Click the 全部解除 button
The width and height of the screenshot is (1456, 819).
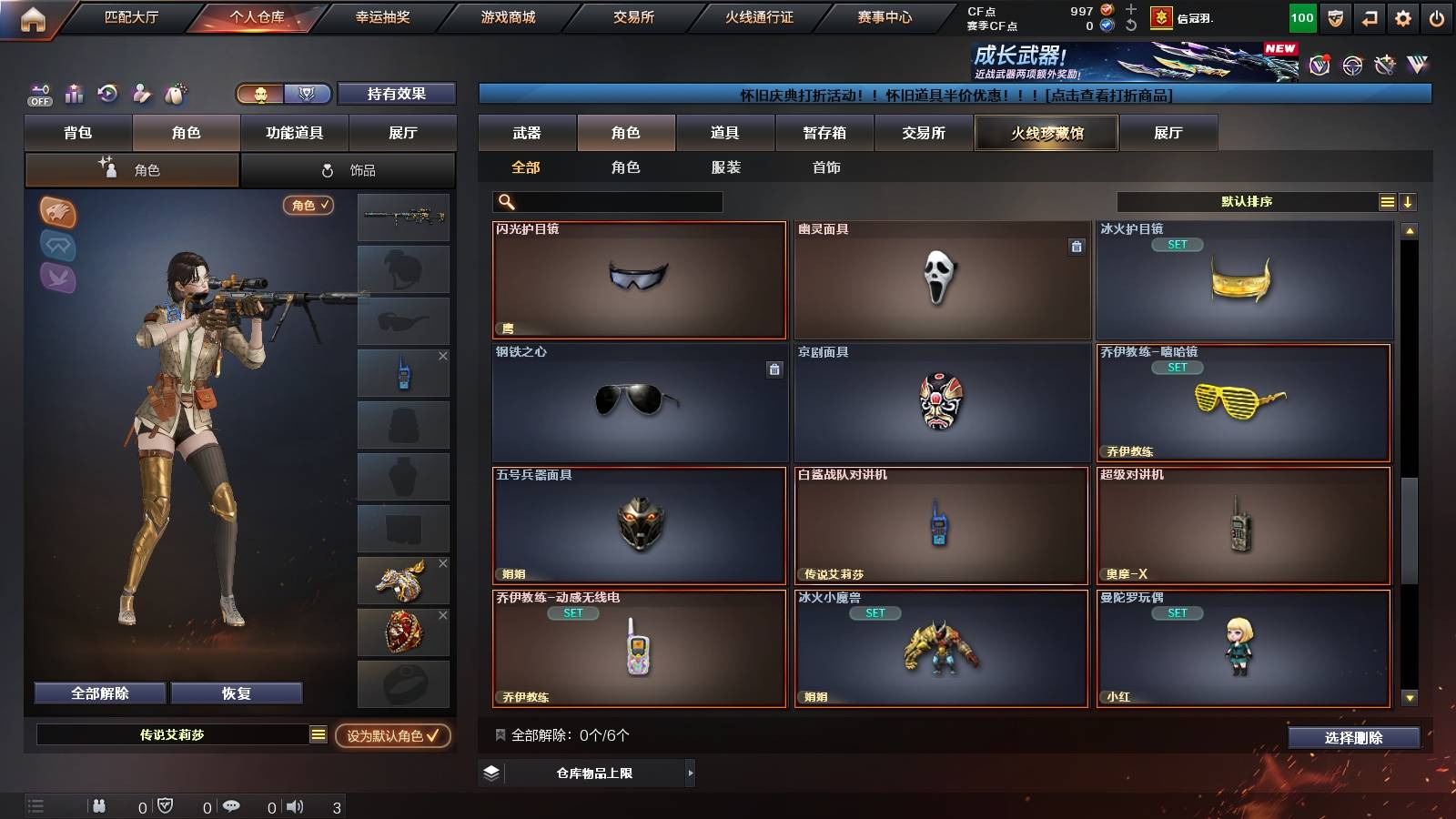(x=98, y=693)
